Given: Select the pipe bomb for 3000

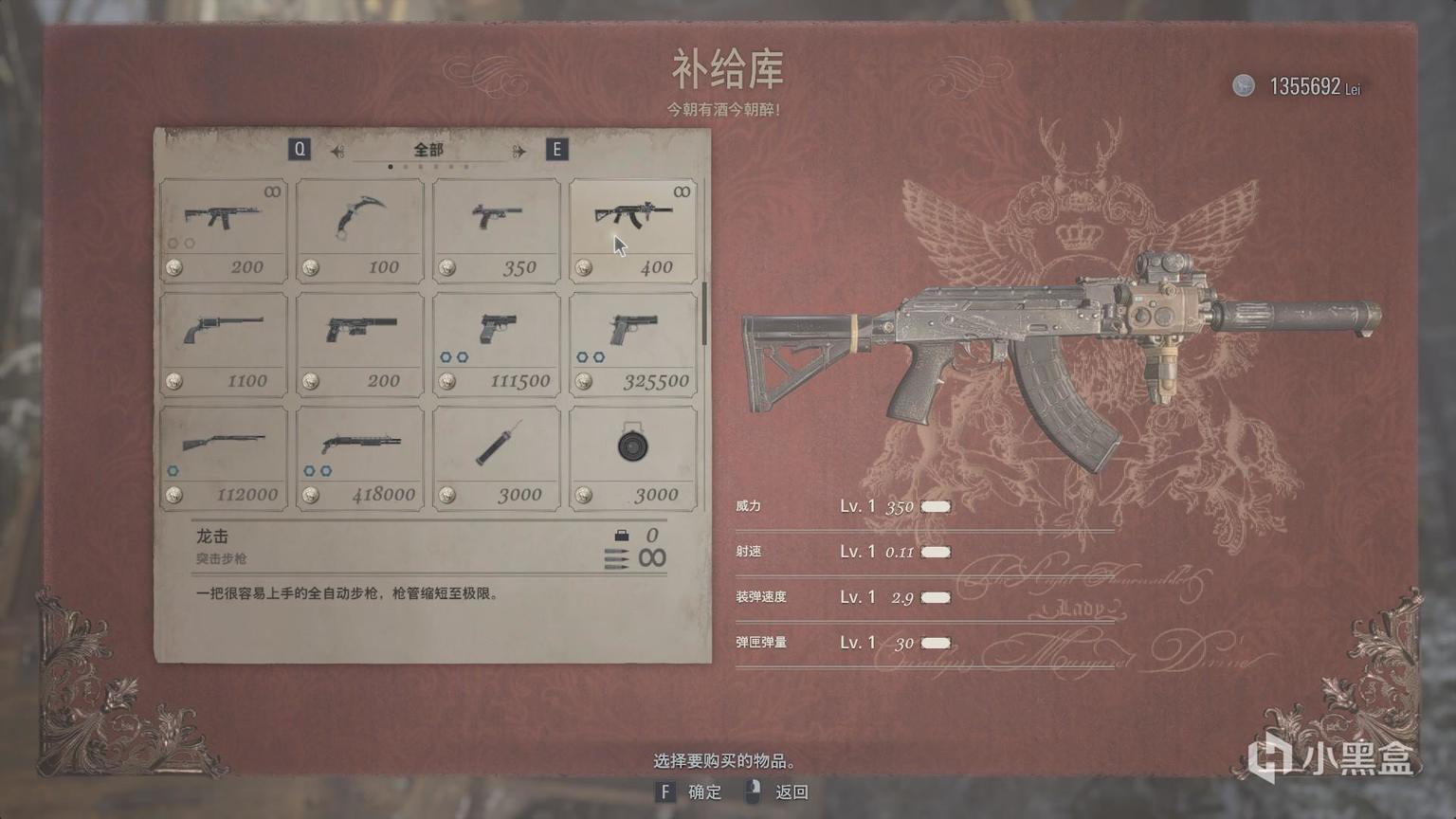Looking at the screenshot, I should (x=497, y=459).
